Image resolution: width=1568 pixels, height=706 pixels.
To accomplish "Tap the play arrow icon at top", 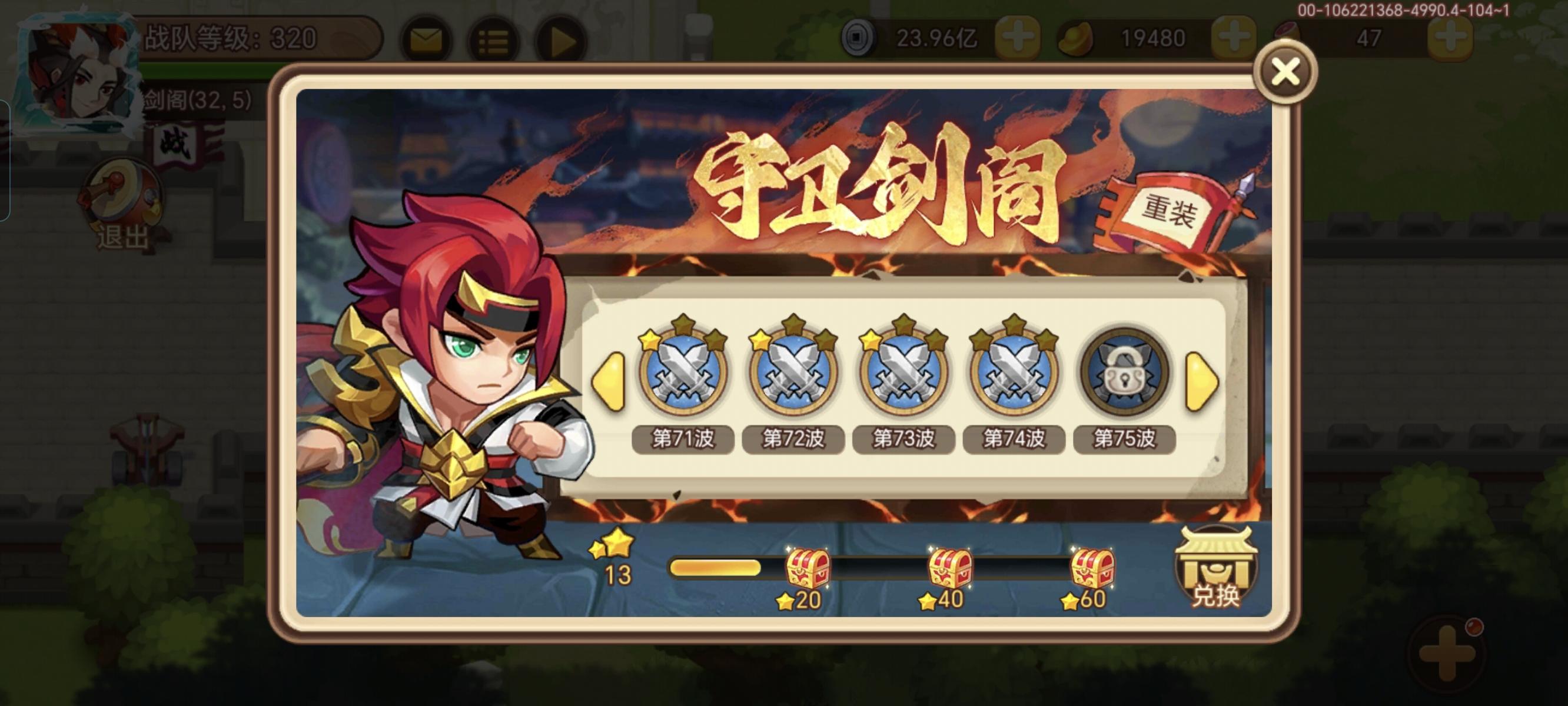I will (564, 38).
